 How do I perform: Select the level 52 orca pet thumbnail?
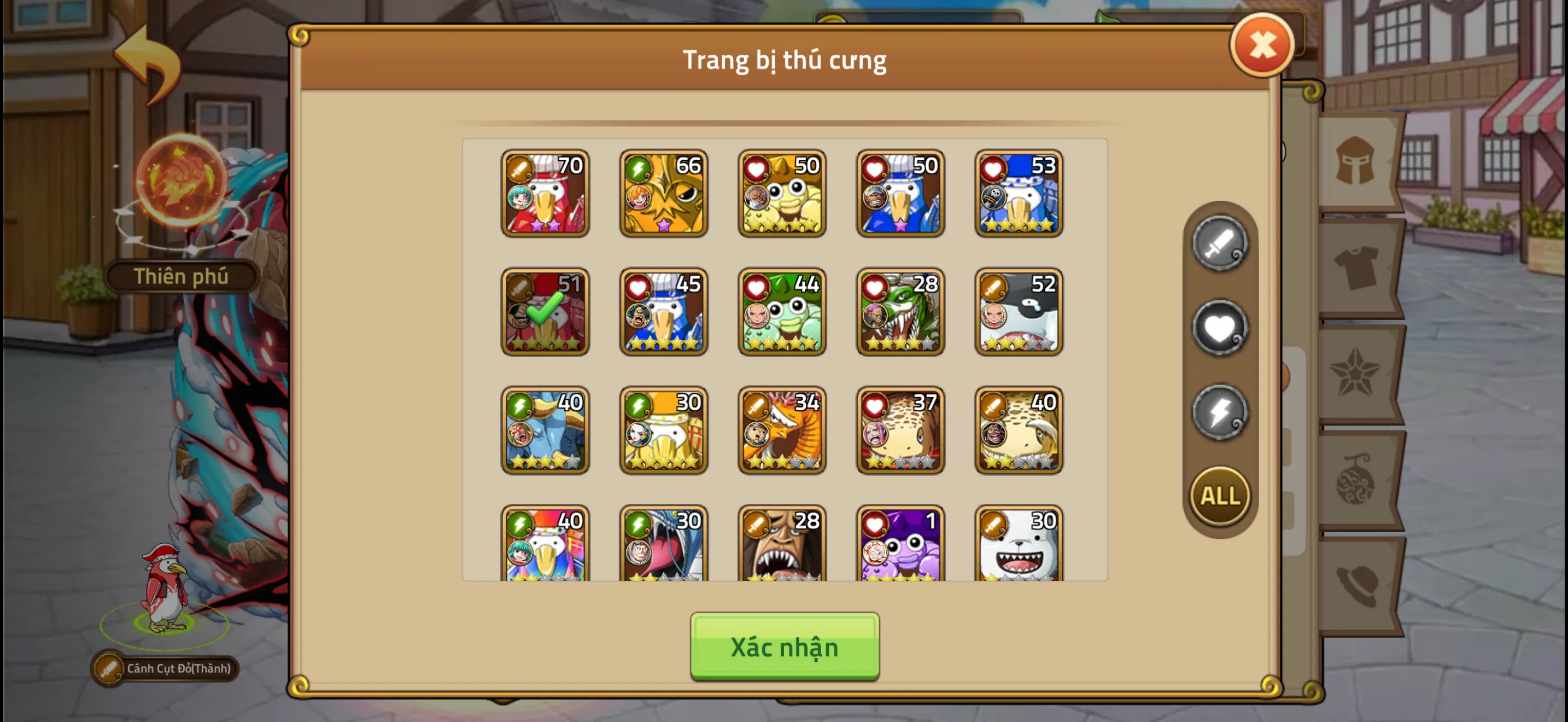(1019, 312)
